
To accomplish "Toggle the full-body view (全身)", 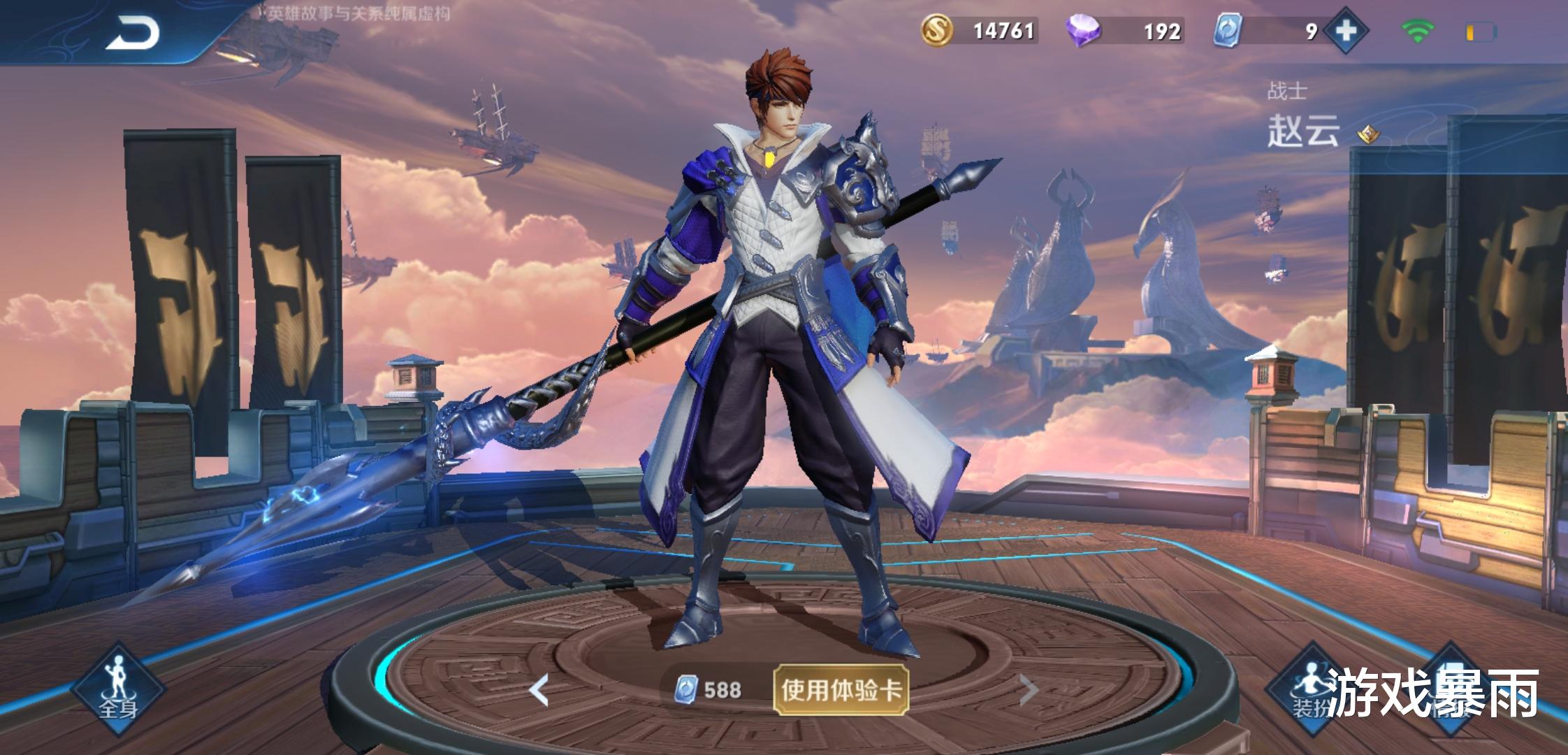I will [117, 689].
